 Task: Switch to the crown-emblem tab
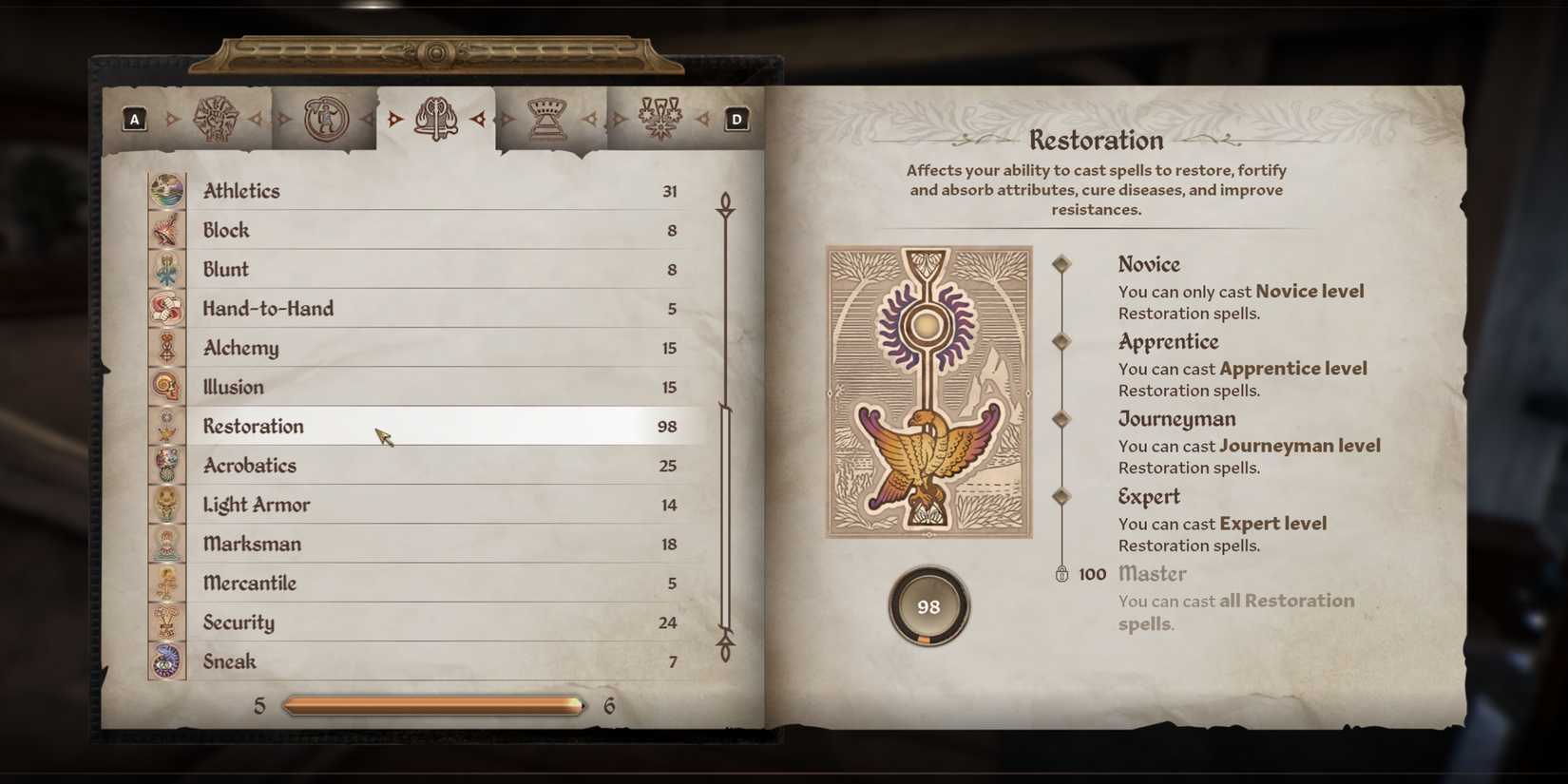coord(545,116)
